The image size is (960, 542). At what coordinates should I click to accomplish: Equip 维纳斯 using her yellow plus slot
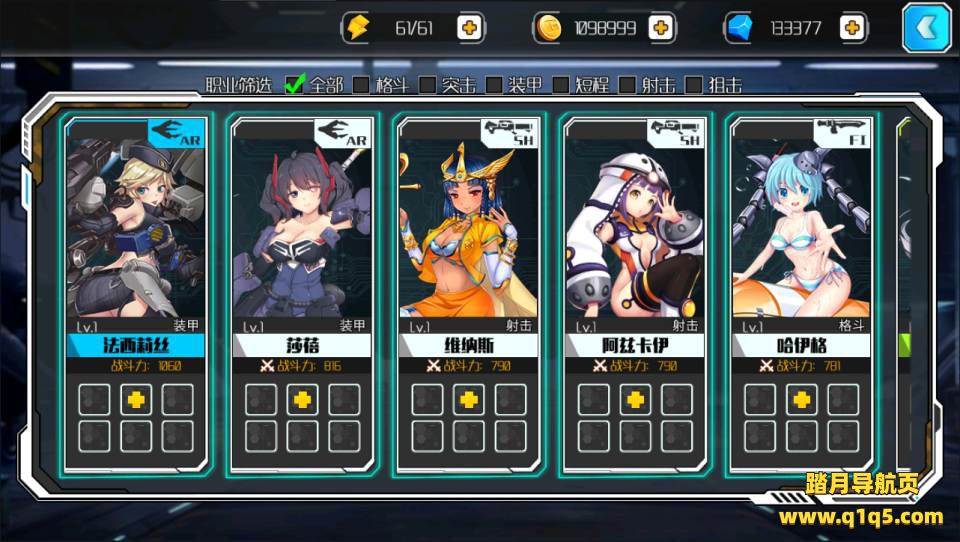[x=468, y=399]
